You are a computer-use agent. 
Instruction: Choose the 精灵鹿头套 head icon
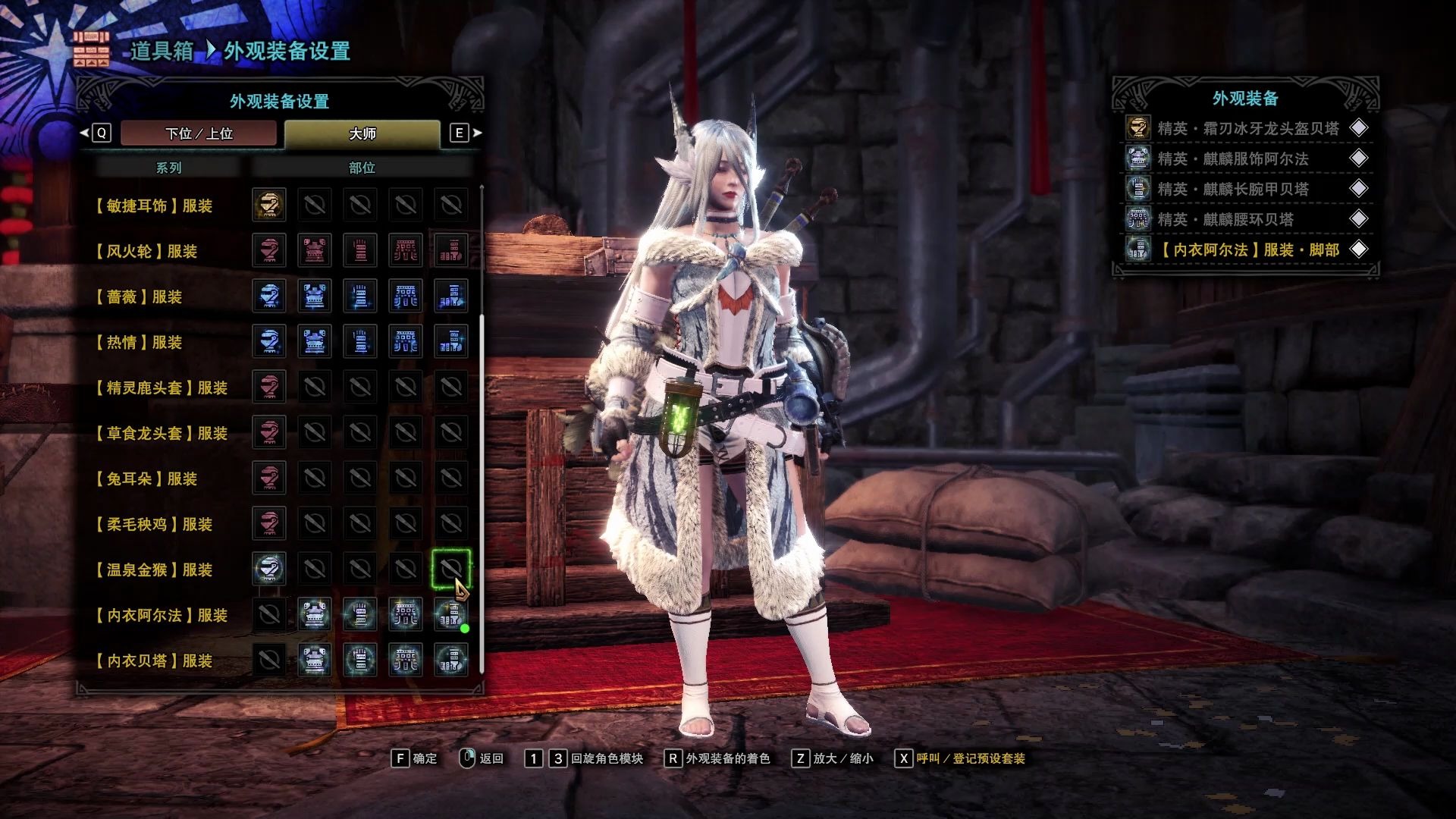point(269,387)
